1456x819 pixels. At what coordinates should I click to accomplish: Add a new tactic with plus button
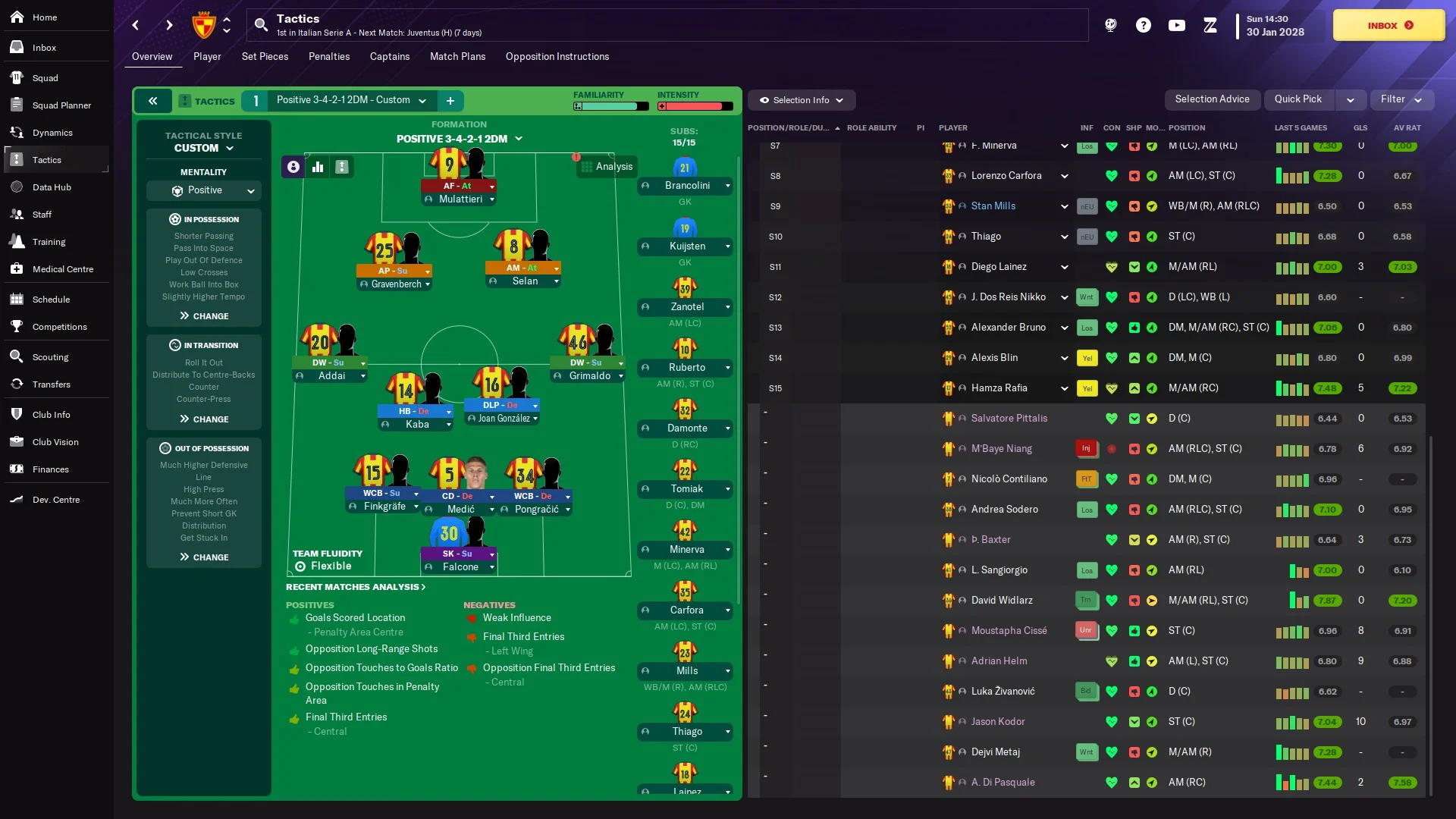click(450, 101)
